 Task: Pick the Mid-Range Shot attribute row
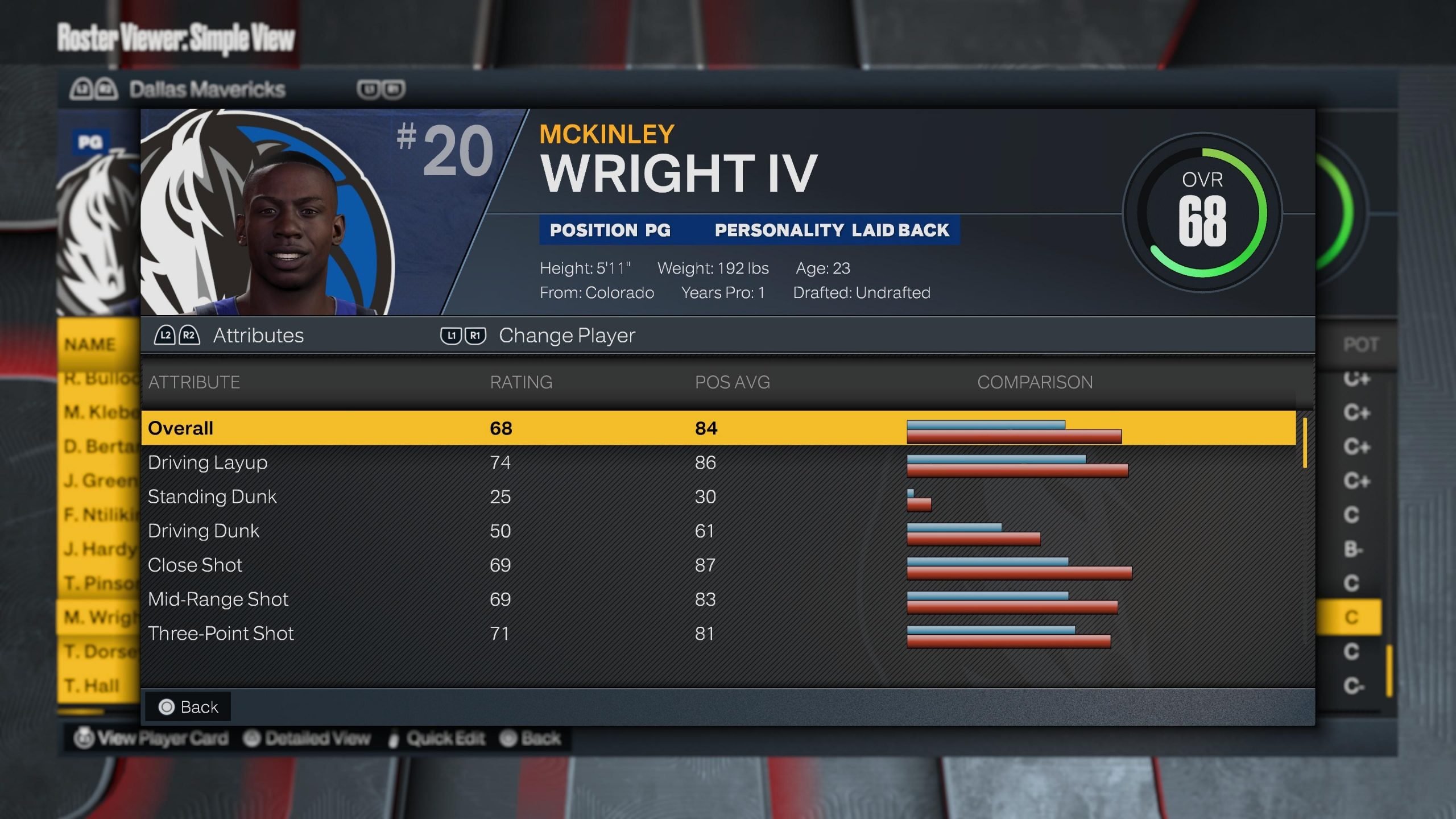tap(718, 599)
